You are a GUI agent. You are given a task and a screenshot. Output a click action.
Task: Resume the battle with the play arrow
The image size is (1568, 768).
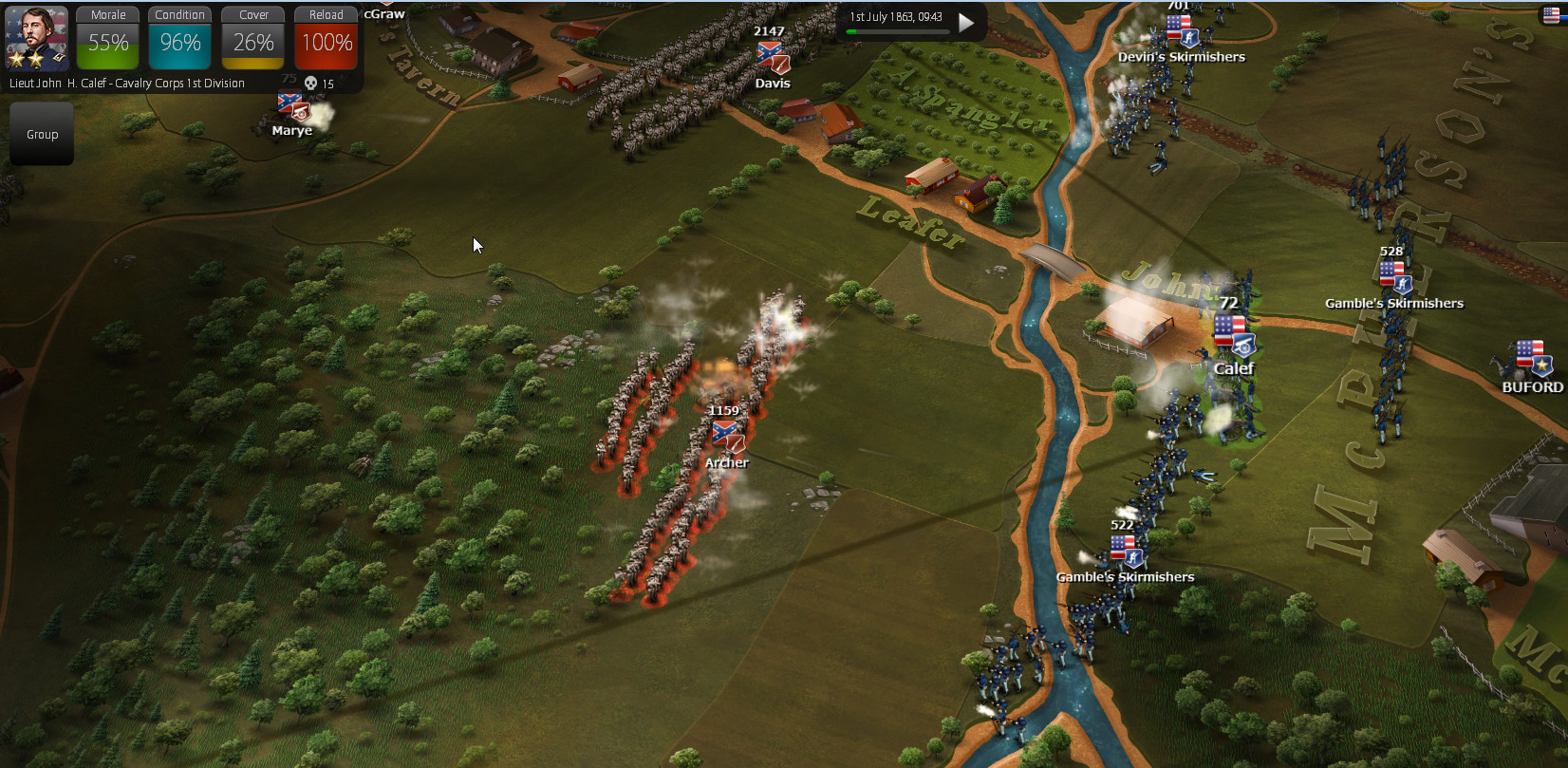coord(966,23)
